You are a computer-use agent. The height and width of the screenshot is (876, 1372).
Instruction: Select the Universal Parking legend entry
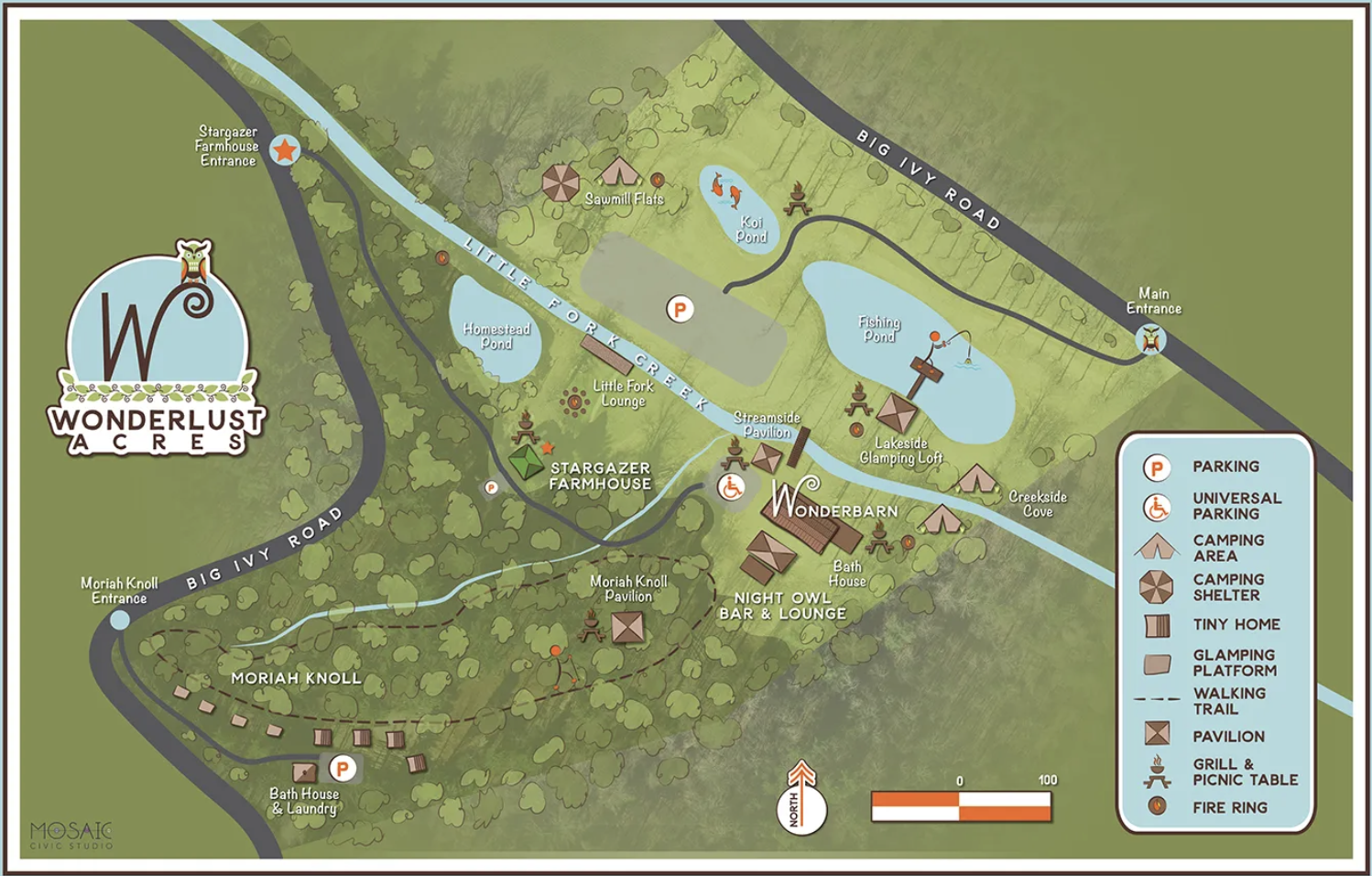tap(1236, 506)
